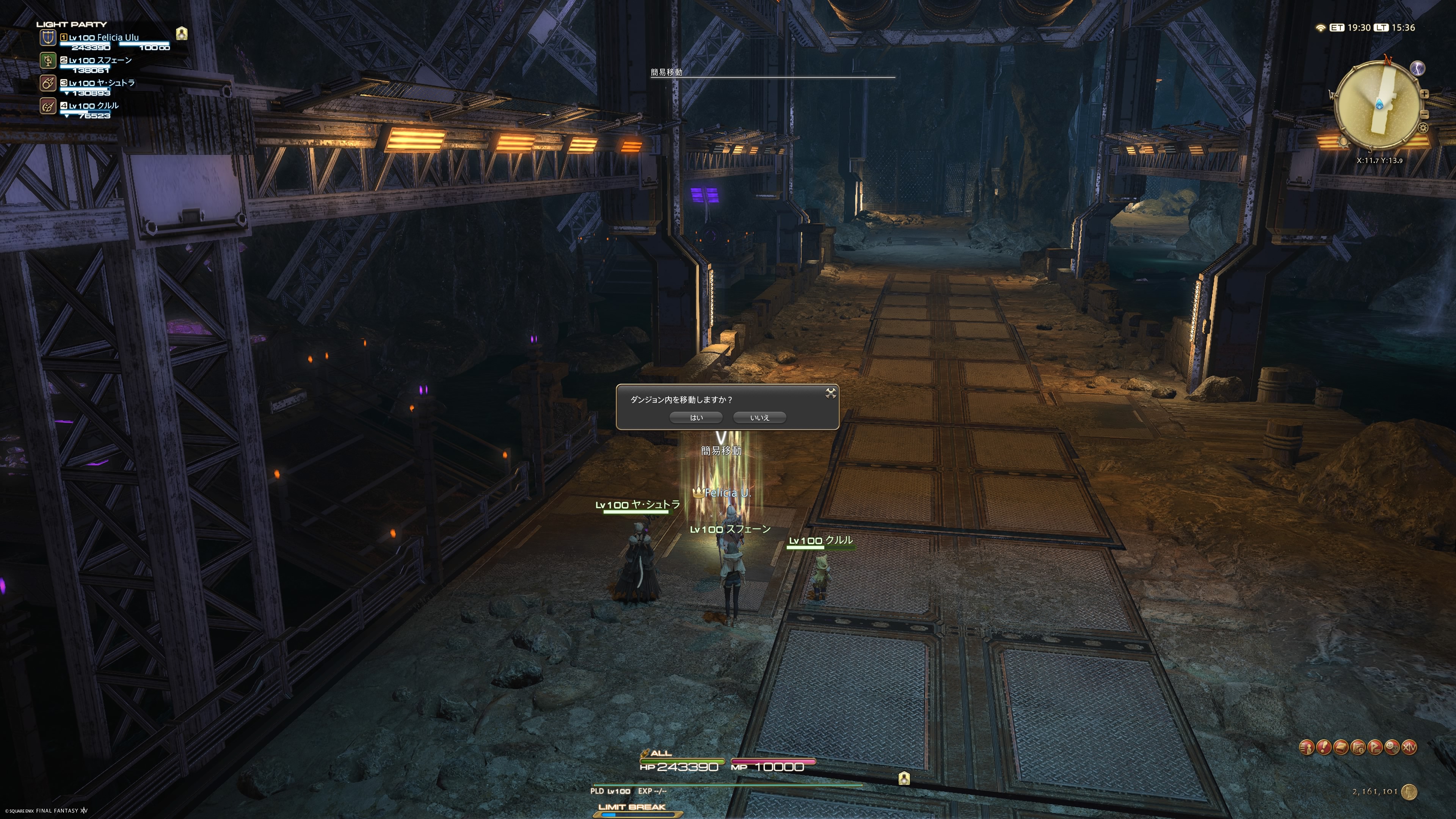
Task: Confirm dungeon travel with はい
Action: pyautogui.click(x=696, y=418)
